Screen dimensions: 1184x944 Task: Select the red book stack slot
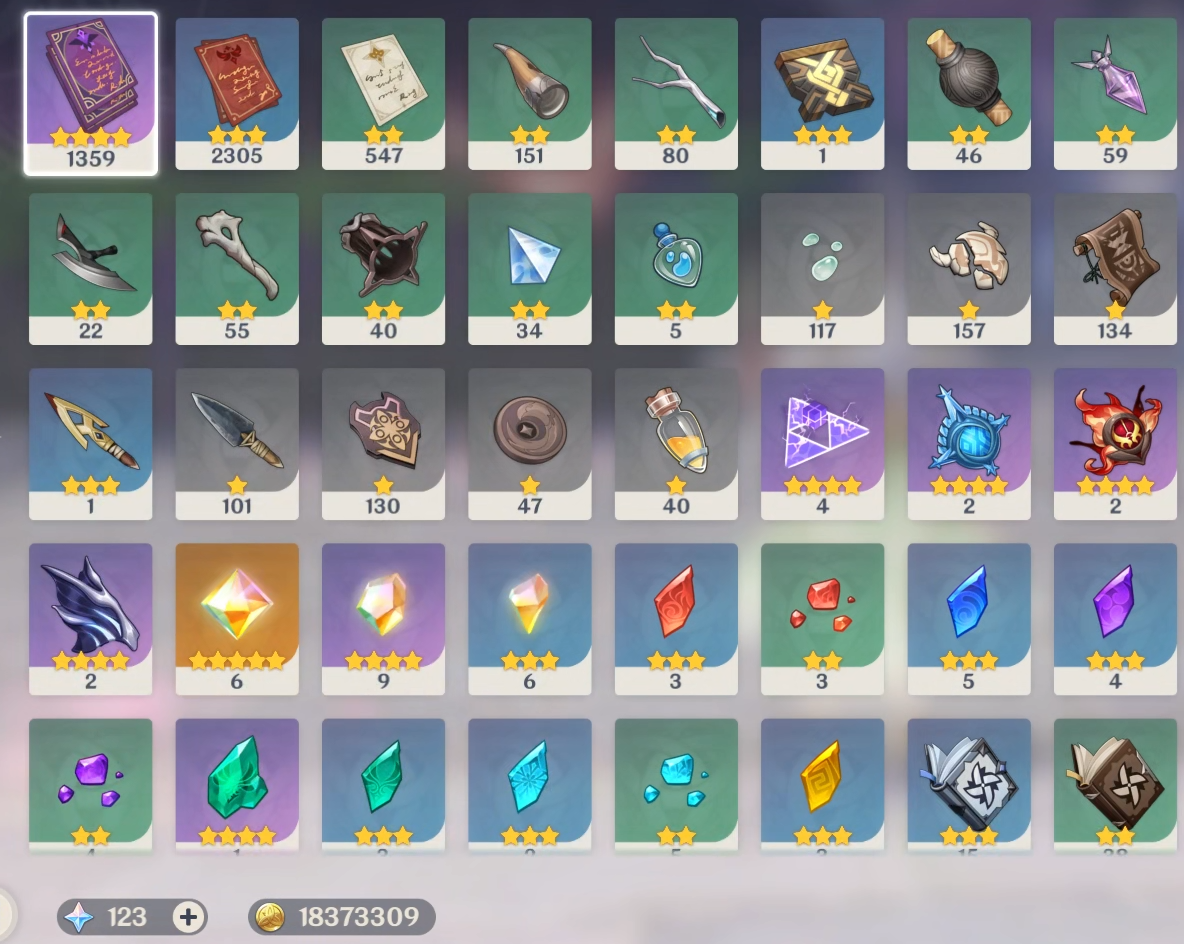(x=237, y=92)
